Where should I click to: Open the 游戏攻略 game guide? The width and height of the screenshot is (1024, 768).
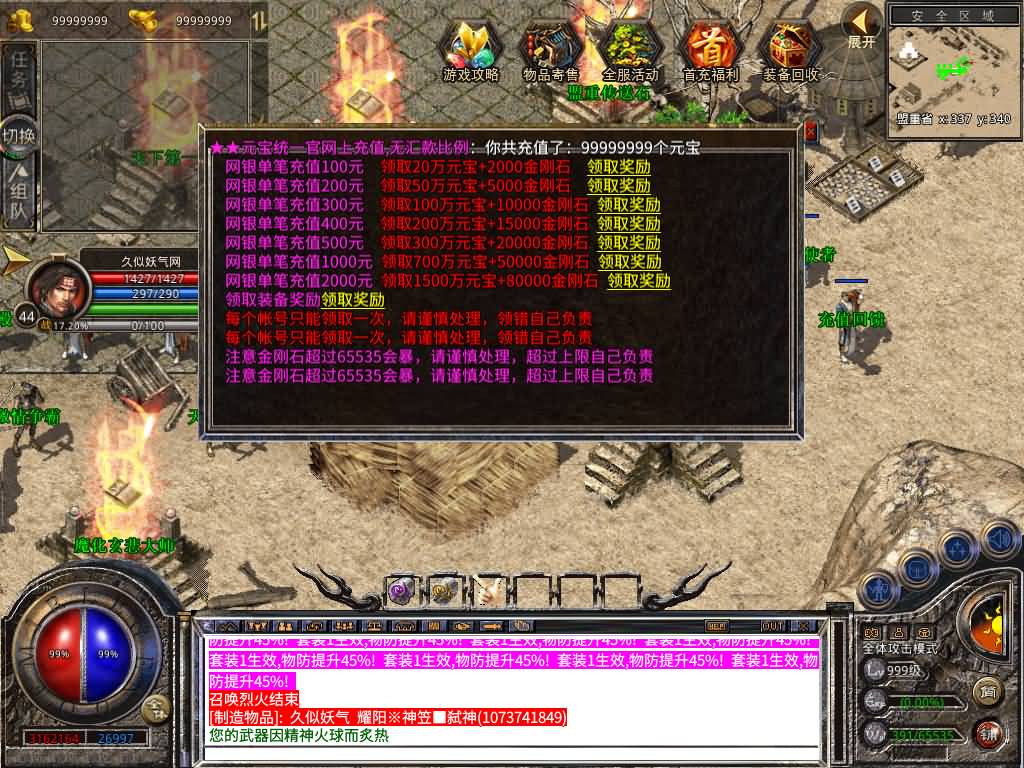point(470,50)
